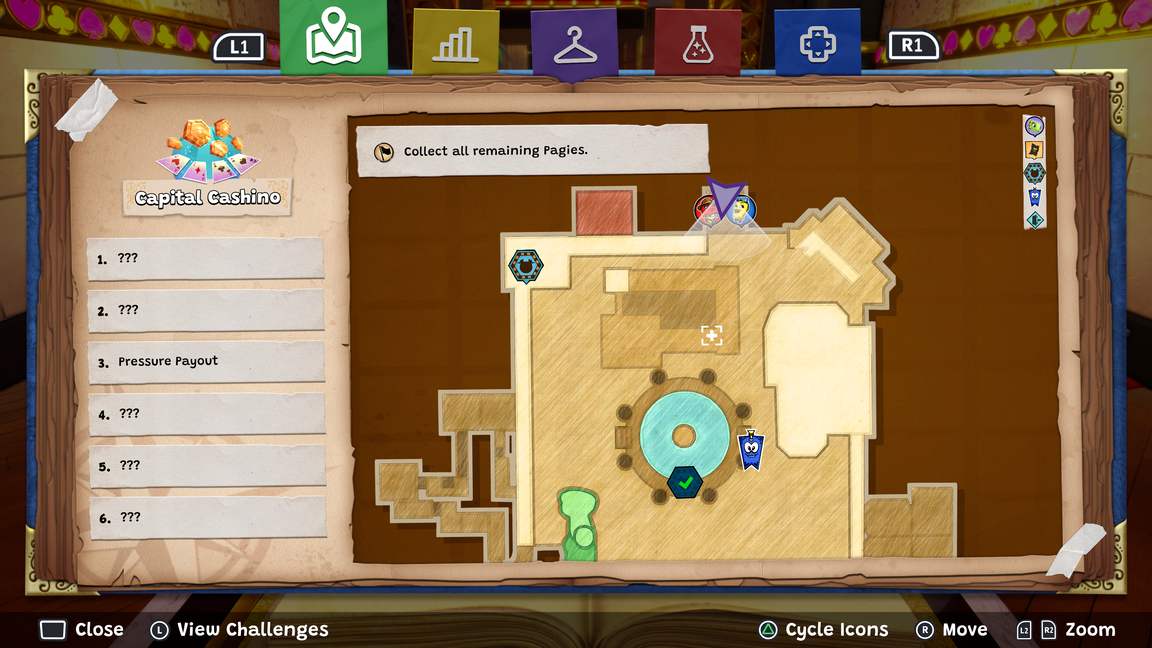Toggle the teal diamond door legend icon

pyautogui.click(x=1035, y=219)
